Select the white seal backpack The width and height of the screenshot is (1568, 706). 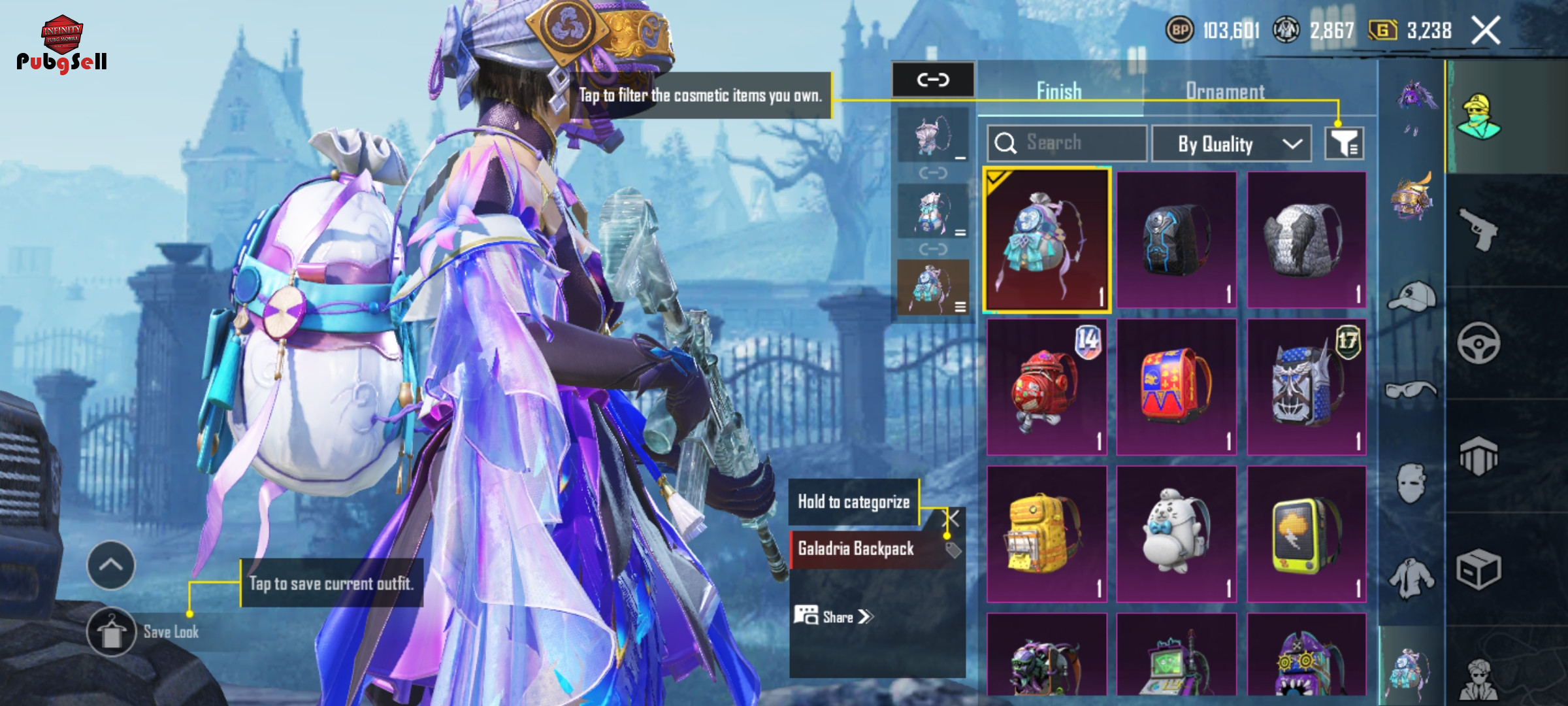point(1176,534)
